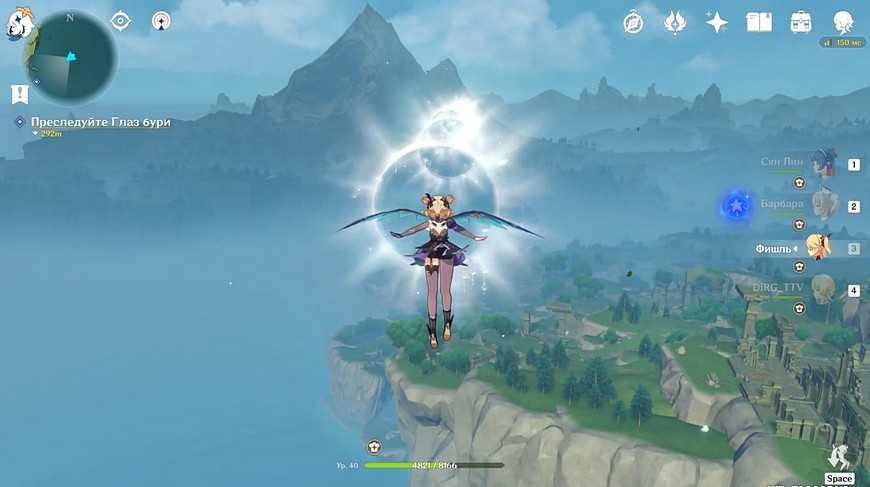The width and height of the screenshot is (870, 487).
Task: Switch to co-op member DIRG_TTV
Action: pos(822,290)
